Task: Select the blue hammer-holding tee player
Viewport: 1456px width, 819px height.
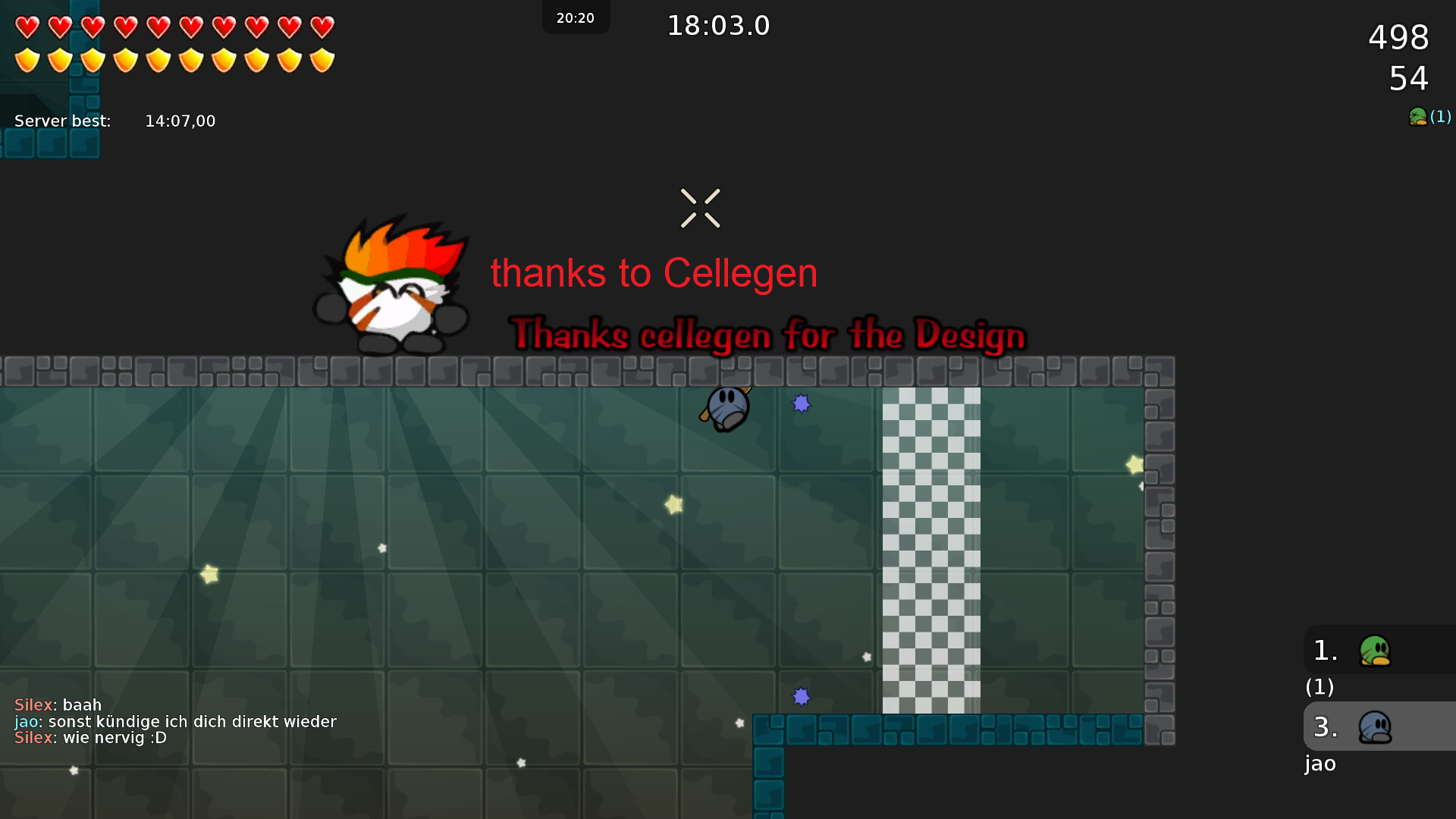Action: click(x=726, y=409)
